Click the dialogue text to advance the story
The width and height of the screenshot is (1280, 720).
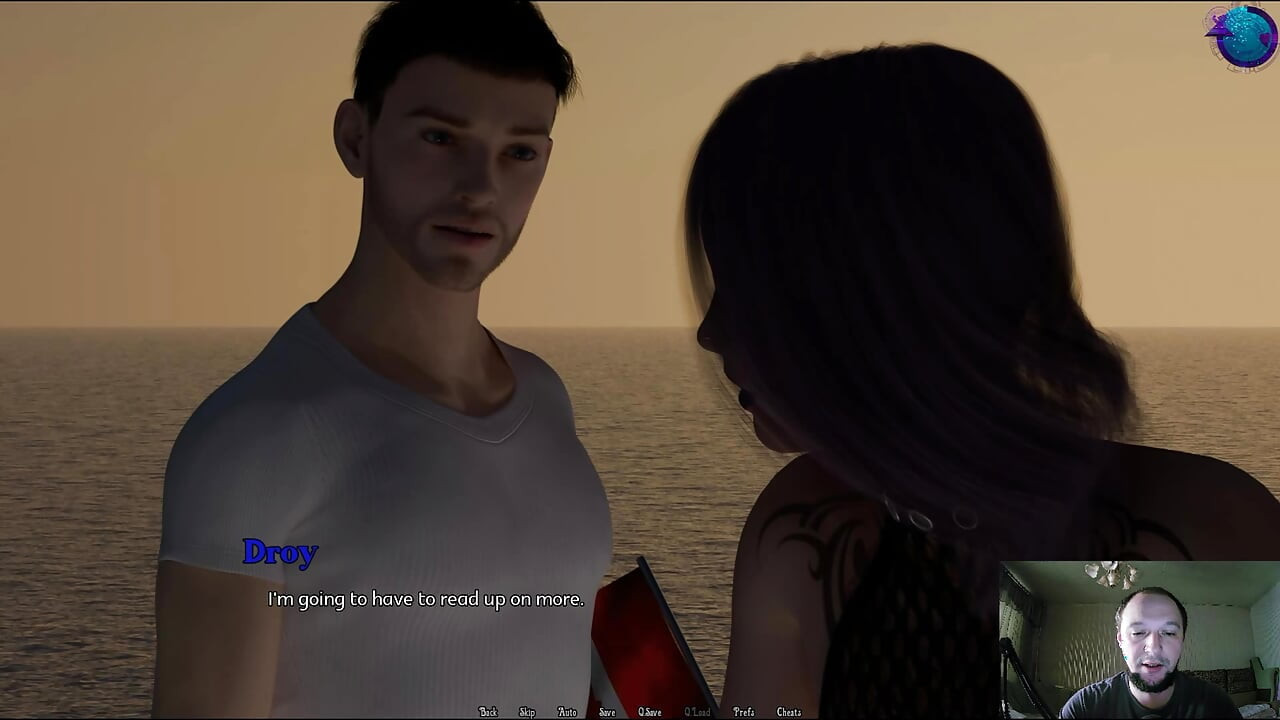pyautogui.click(x=424, y=600)
